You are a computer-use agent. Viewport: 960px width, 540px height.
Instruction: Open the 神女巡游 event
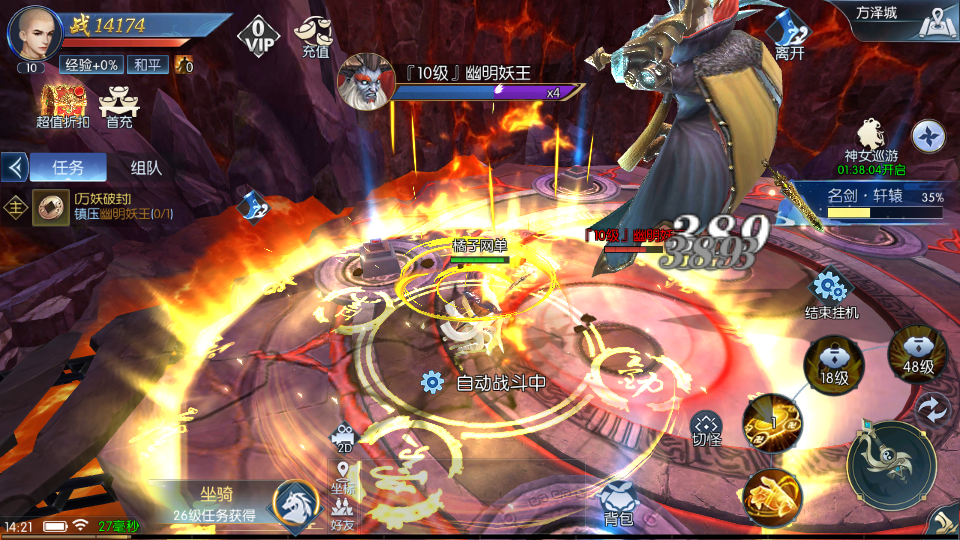coord(870,145)
